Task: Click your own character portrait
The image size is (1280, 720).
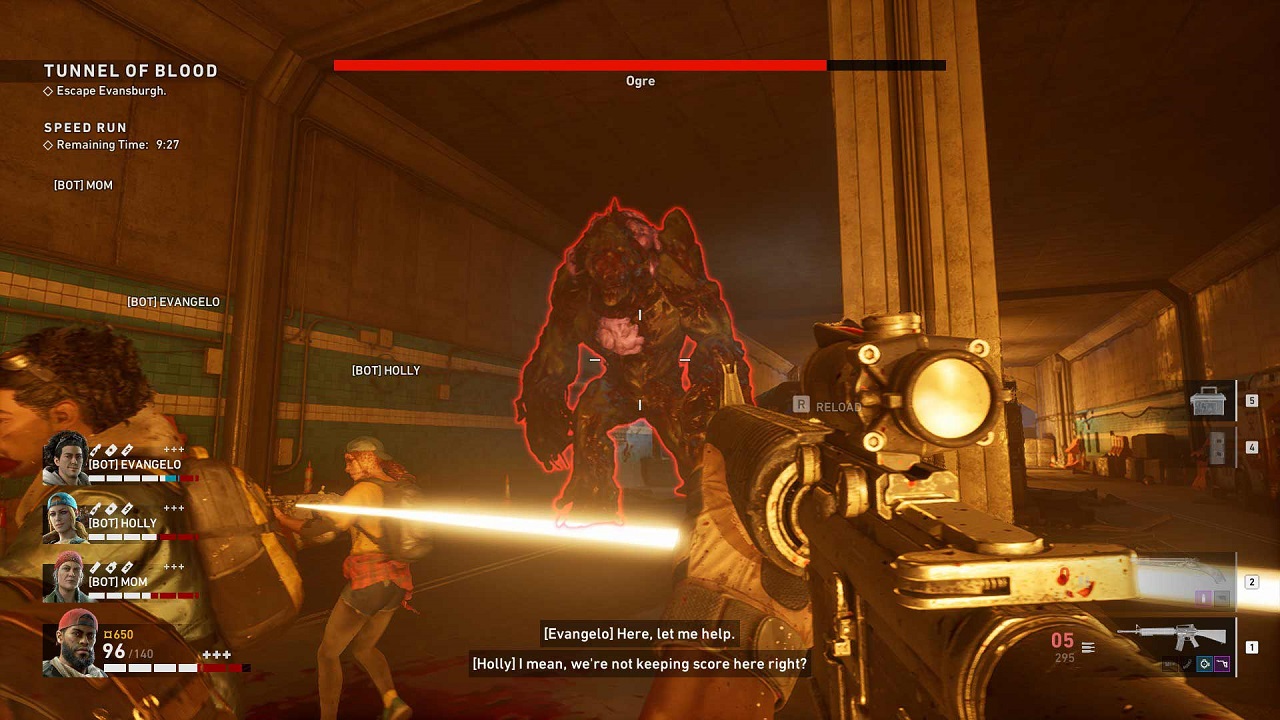Action: tap(73, 643)
